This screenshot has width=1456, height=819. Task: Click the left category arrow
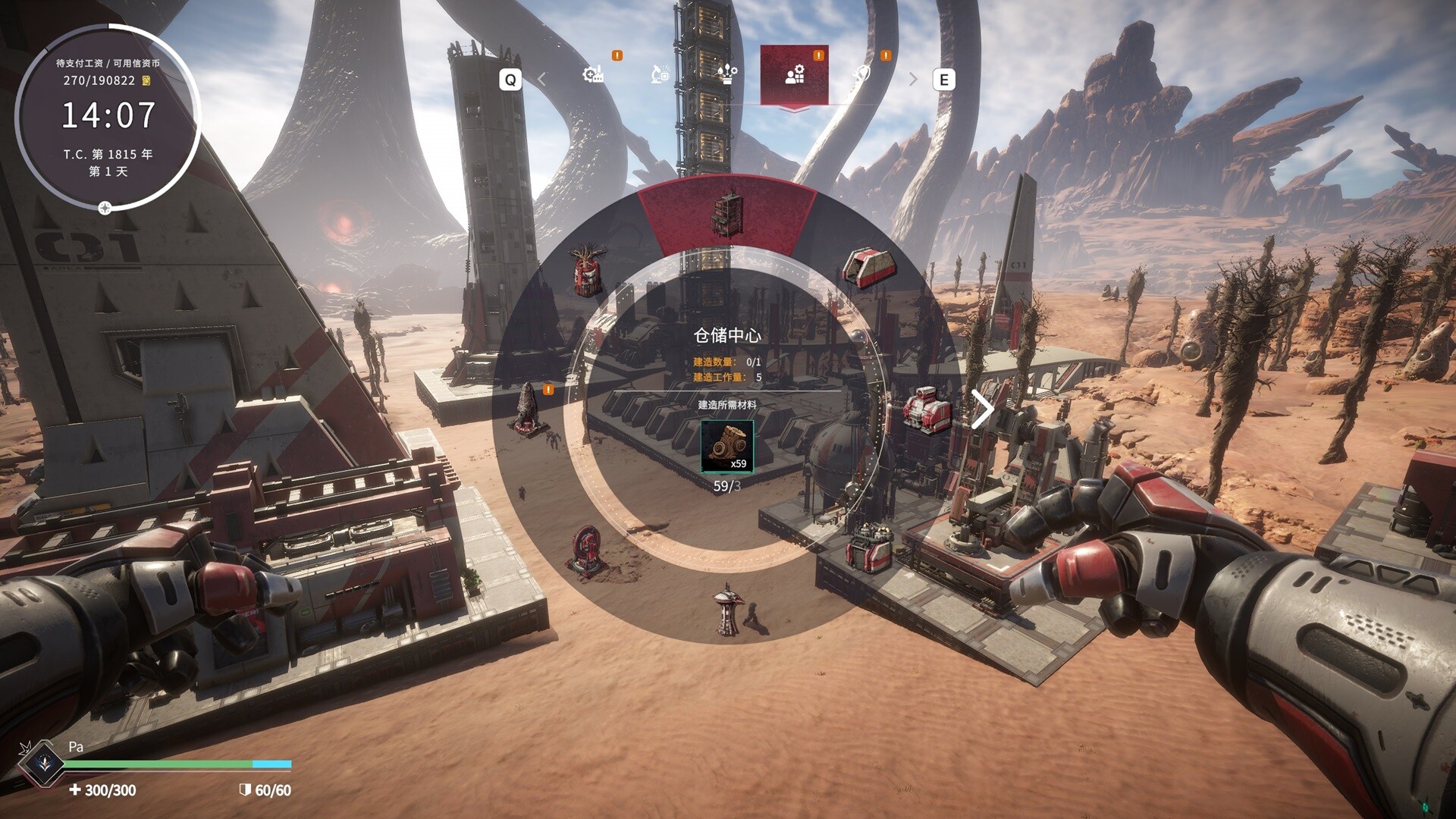pos(542,80)
